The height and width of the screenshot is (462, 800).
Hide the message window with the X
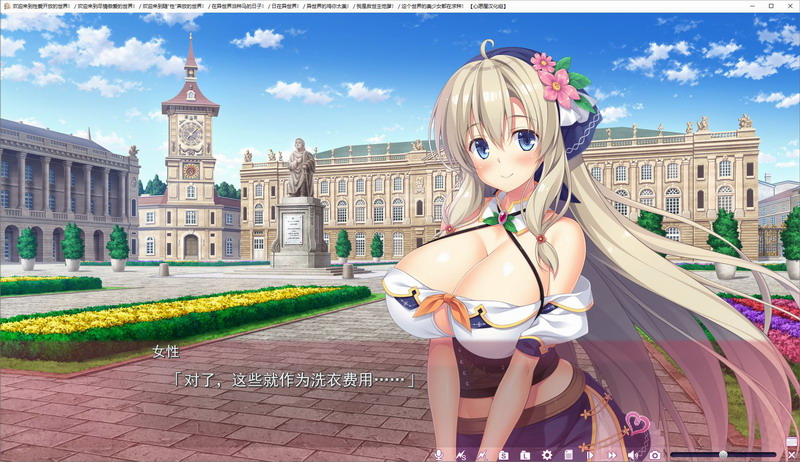pyautogui.click(x=791, y=454)
